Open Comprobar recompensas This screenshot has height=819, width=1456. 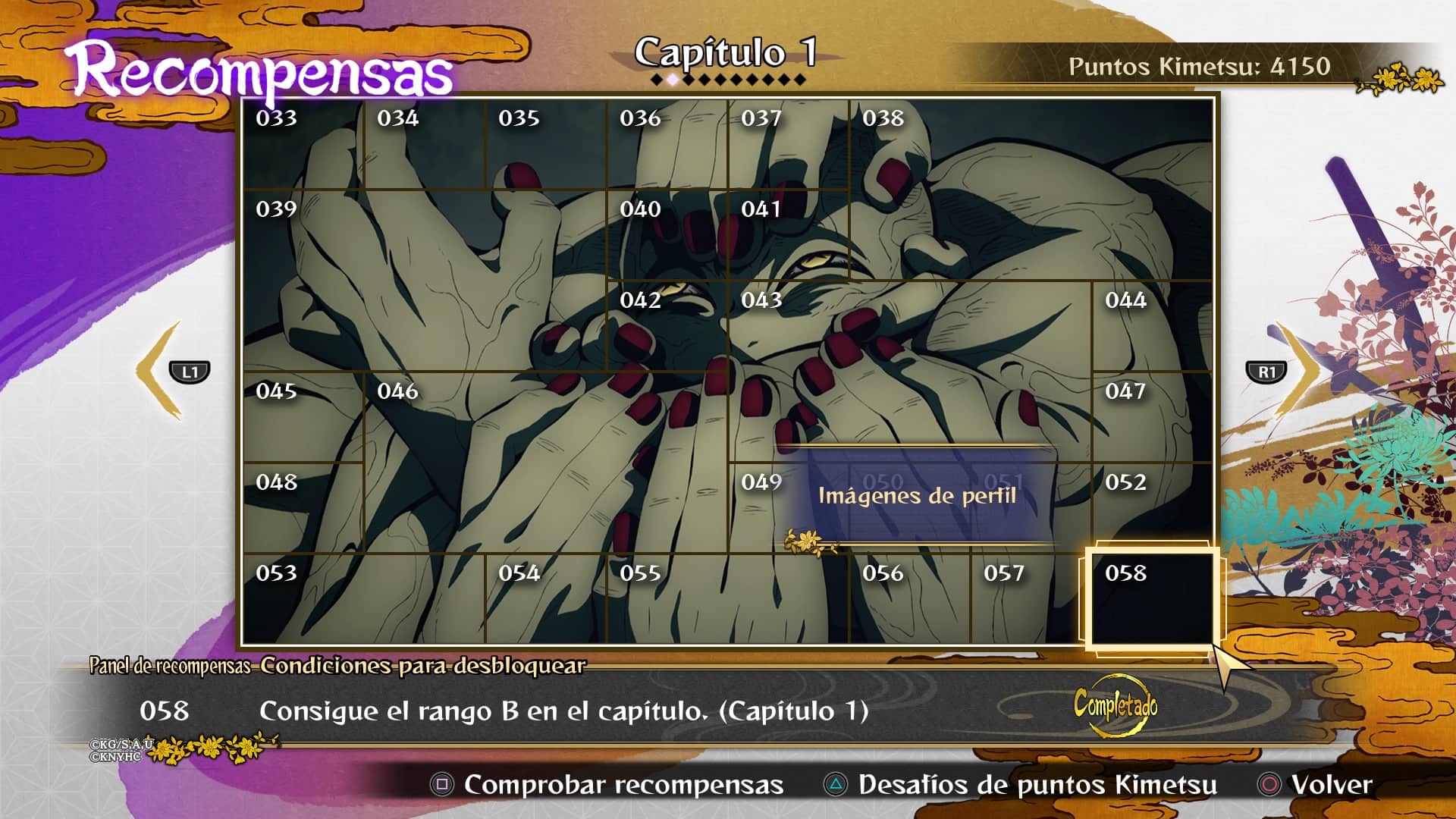tap(607, 785)
